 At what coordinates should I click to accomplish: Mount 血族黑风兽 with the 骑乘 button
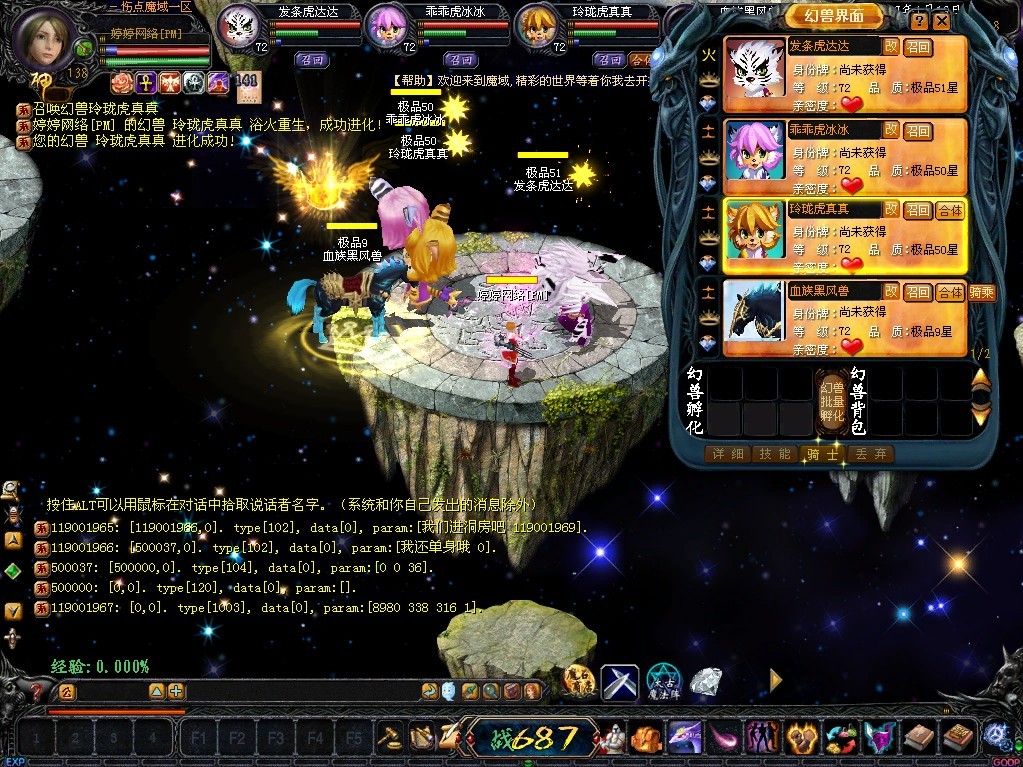tap(981, 292)
